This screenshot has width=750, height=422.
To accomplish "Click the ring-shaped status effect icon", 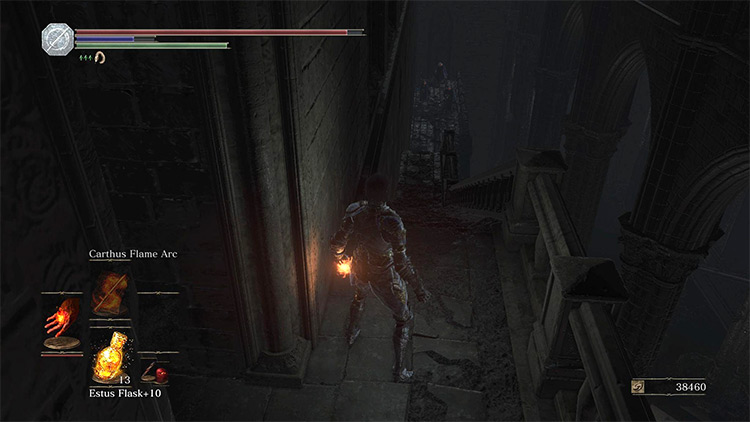I will [100, 58].
